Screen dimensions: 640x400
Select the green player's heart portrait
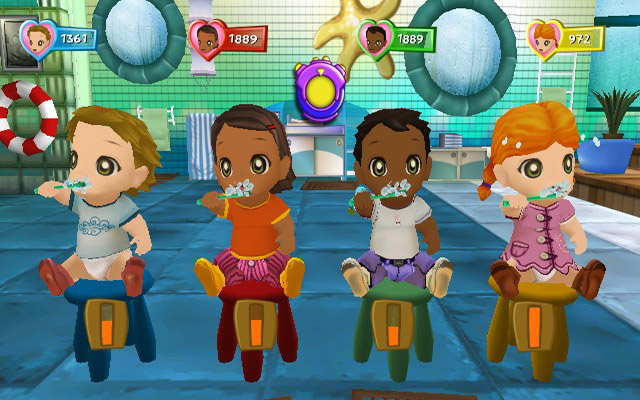(375, 38)
